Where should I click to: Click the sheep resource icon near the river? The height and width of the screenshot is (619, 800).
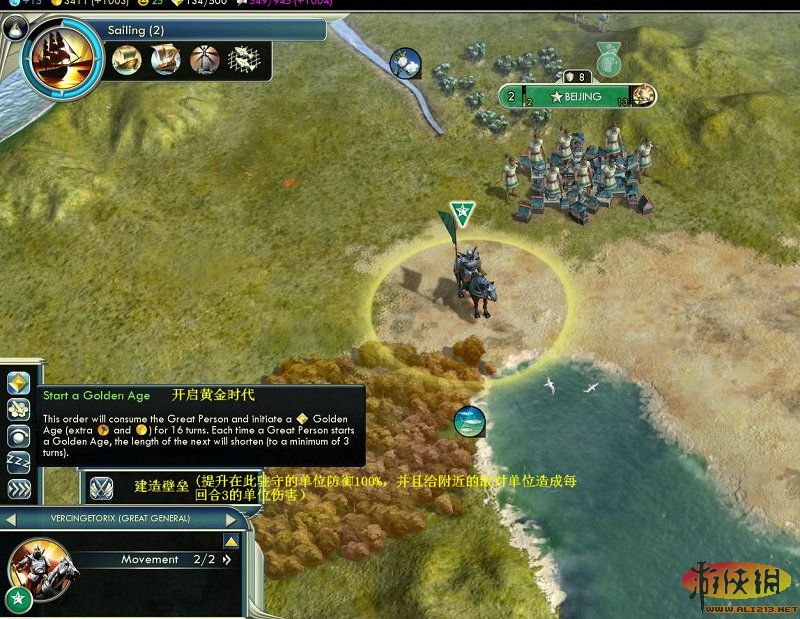point(405,64)
